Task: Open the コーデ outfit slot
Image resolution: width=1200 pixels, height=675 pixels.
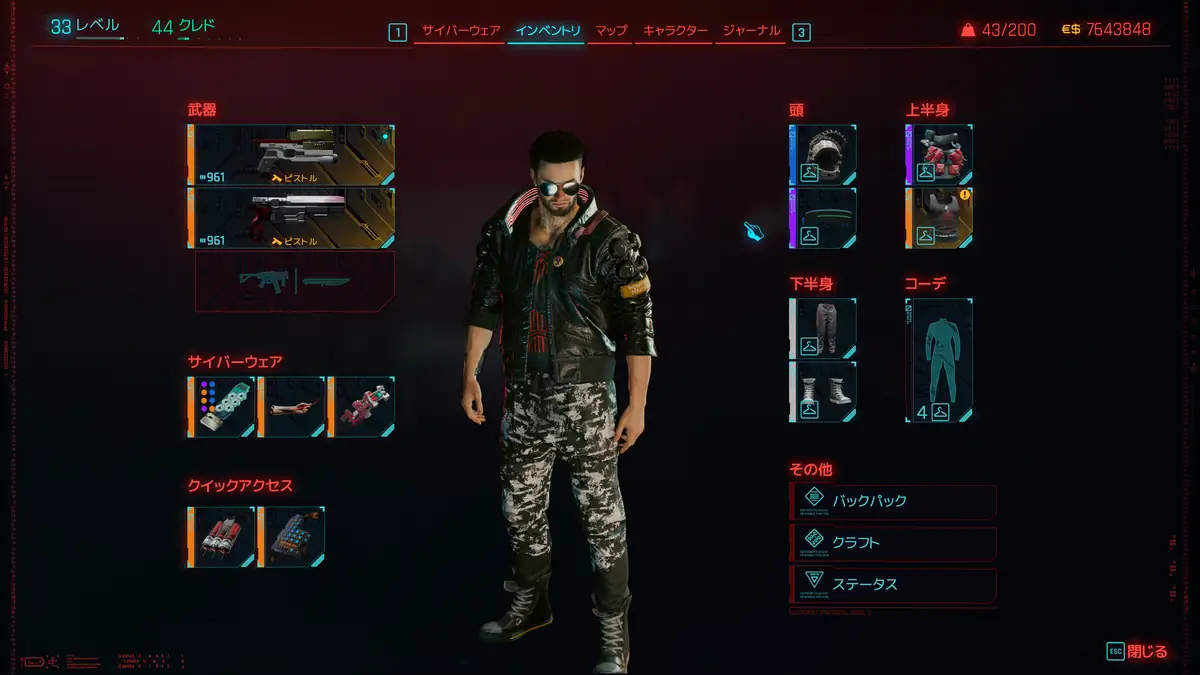Action: (x=940, y=360)
